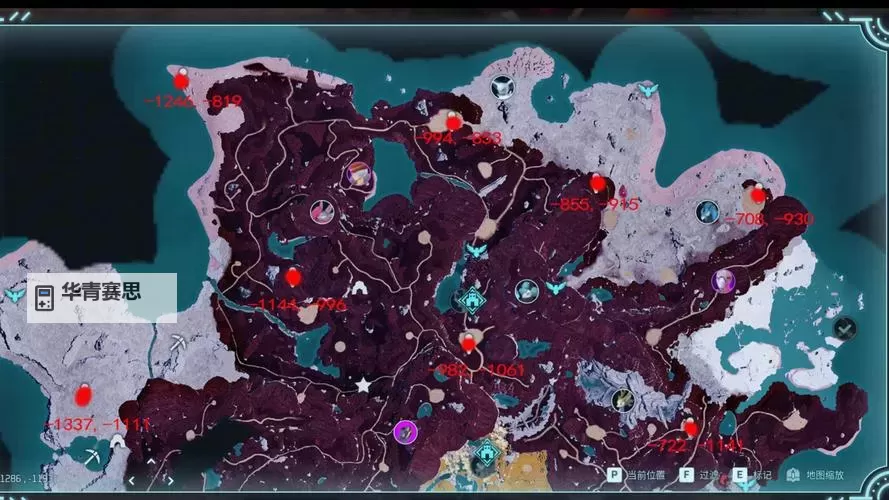Click the red marker at -1144, -996
The image size is (889, 500).
(292, 277)
